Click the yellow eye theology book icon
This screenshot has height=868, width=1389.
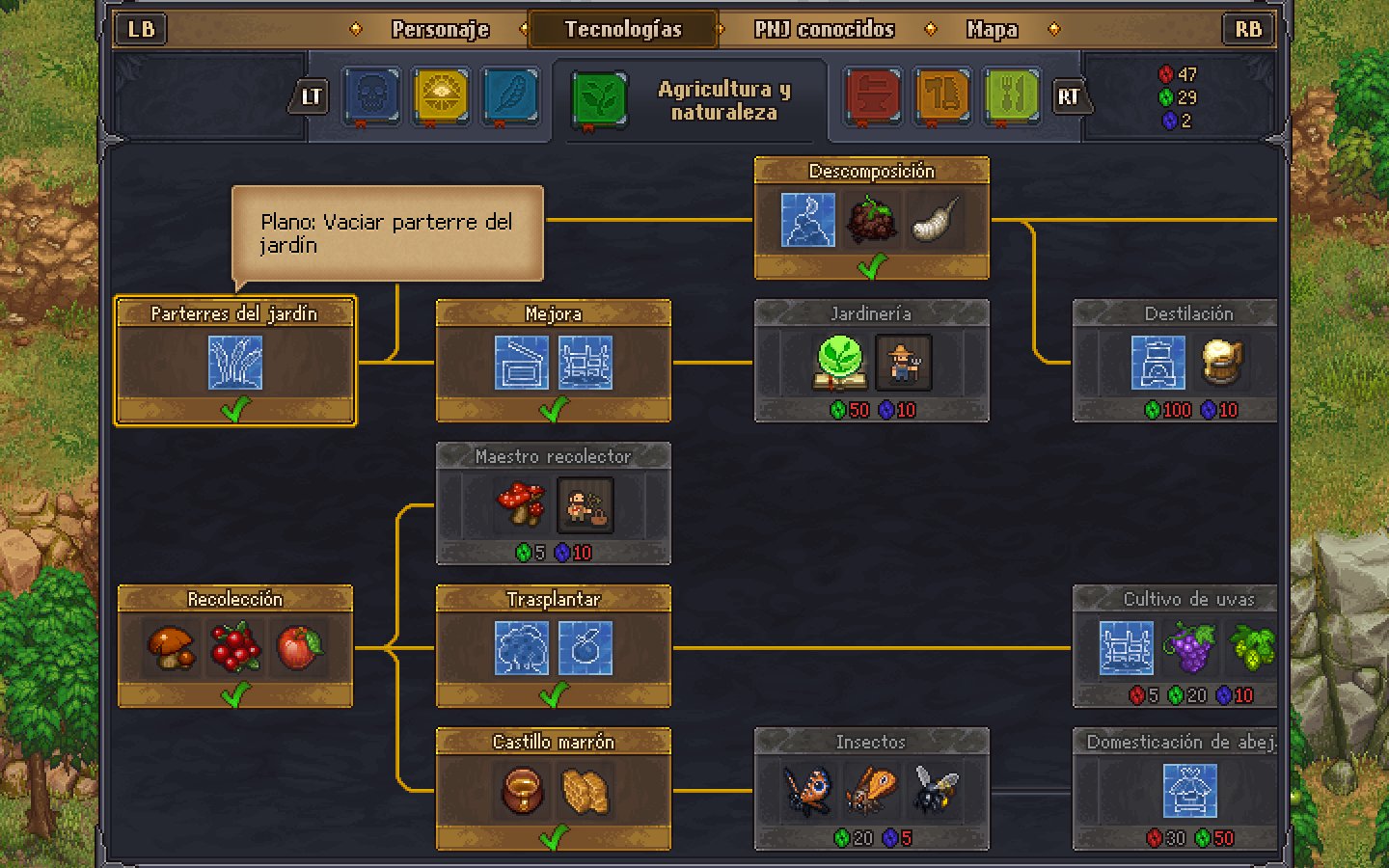point(441,96)
